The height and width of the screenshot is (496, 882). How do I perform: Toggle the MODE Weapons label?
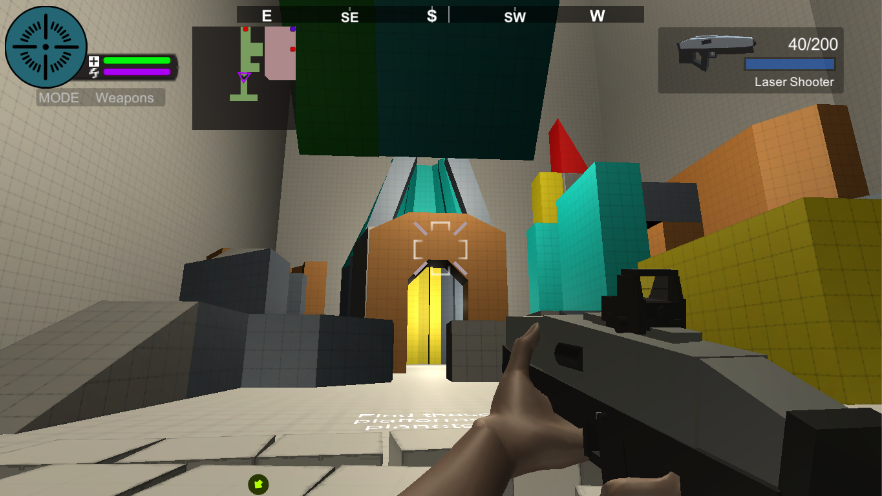click(x=101, y=98)
